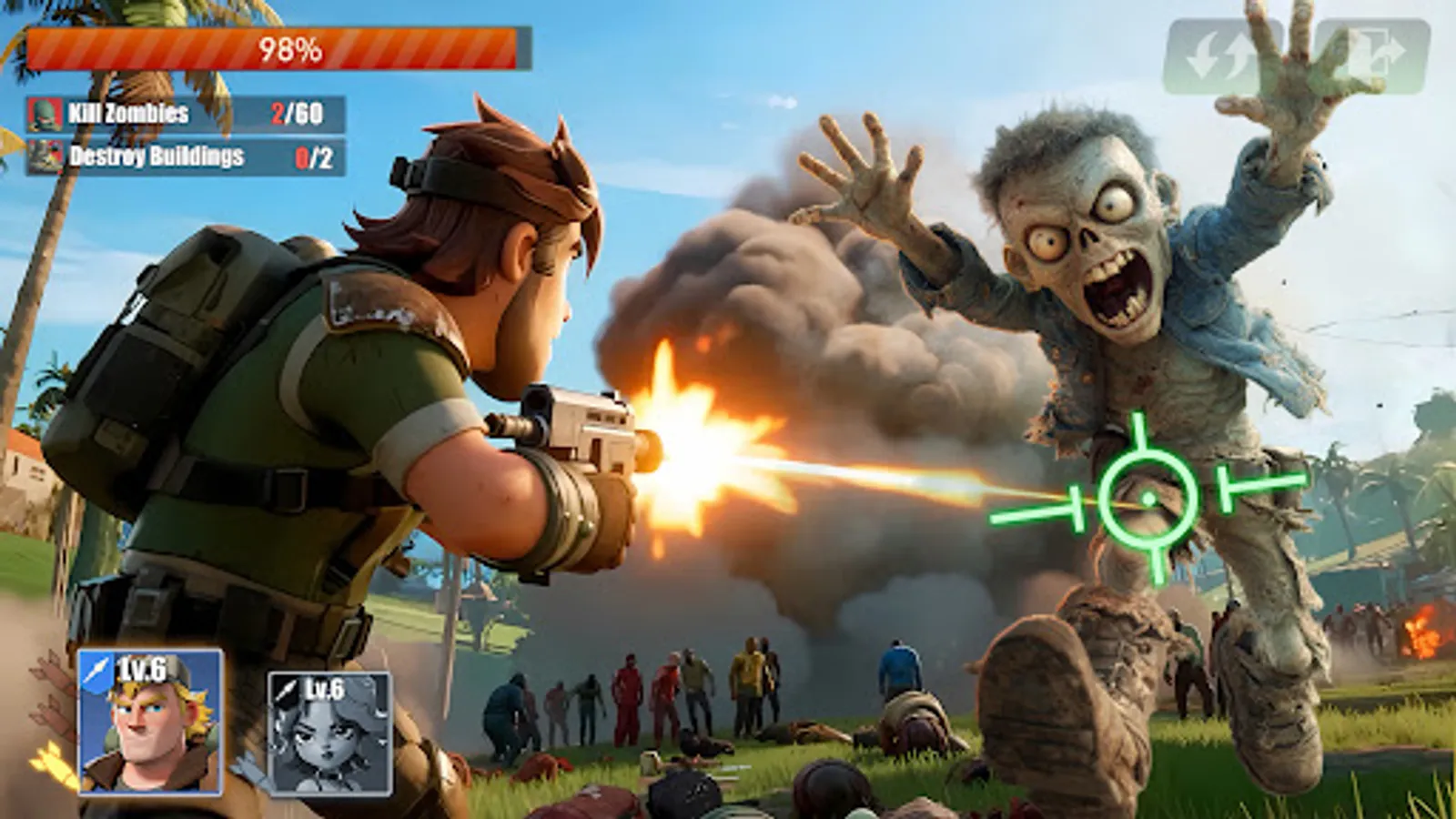1456x819 pixels.
Task: Open the Kill Zombies 2/60 quest tracker
Action: [x=182, y=115]
